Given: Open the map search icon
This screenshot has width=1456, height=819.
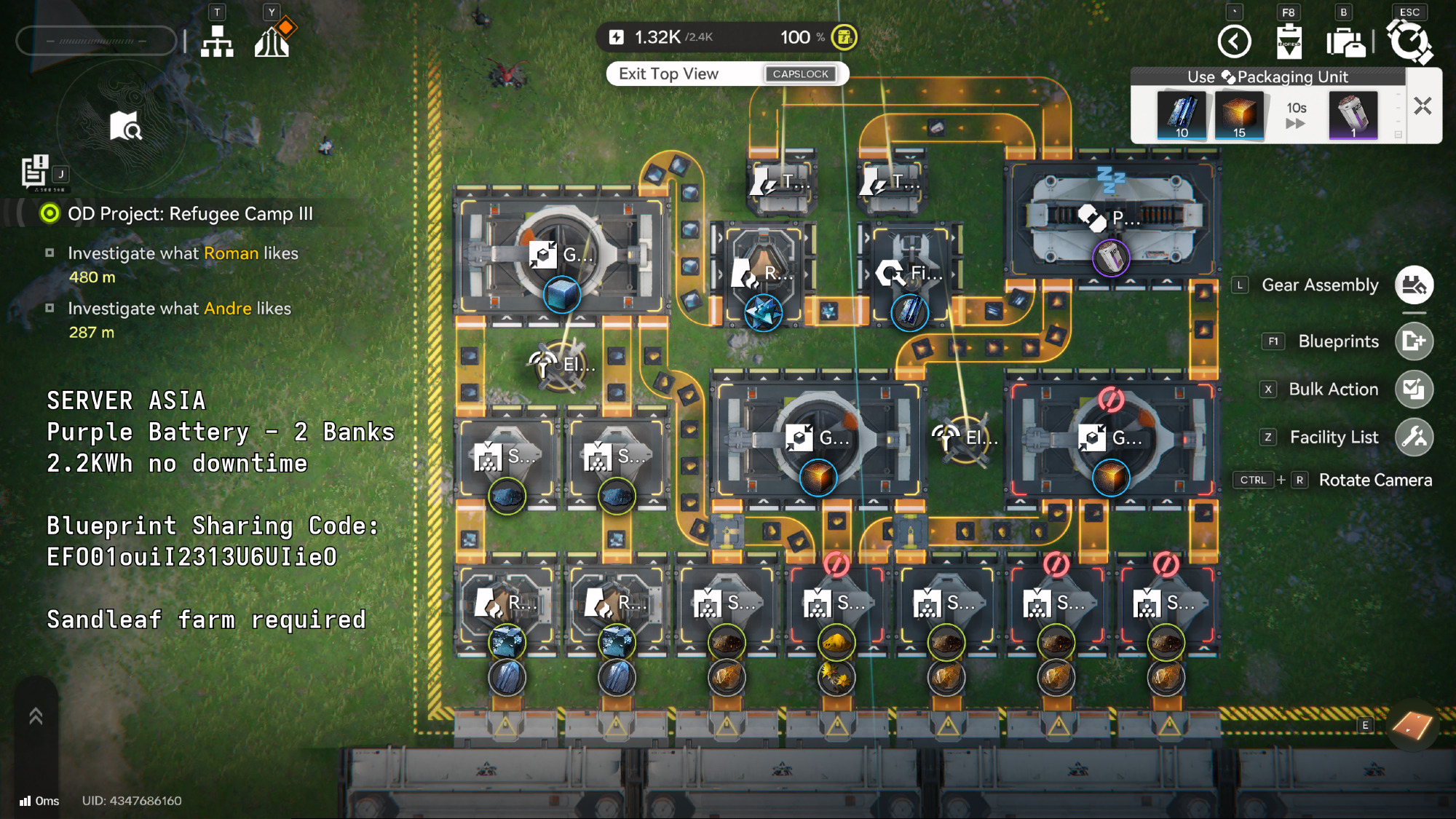Looking at the screenshot, I should tap(125, 126).
